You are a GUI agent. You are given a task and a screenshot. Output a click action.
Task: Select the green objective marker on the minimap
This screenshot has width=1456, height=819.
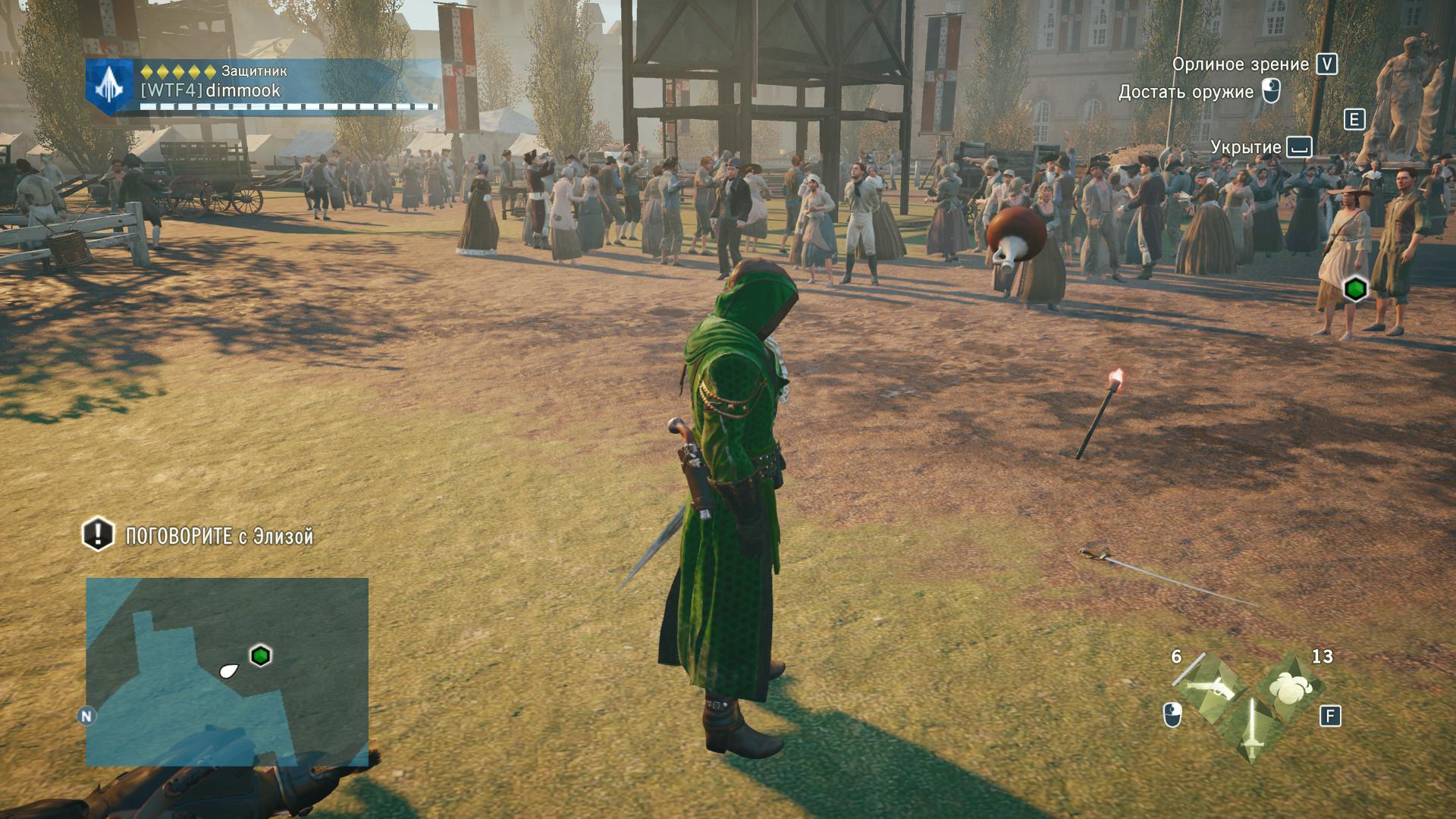click(x=260, y=655)
